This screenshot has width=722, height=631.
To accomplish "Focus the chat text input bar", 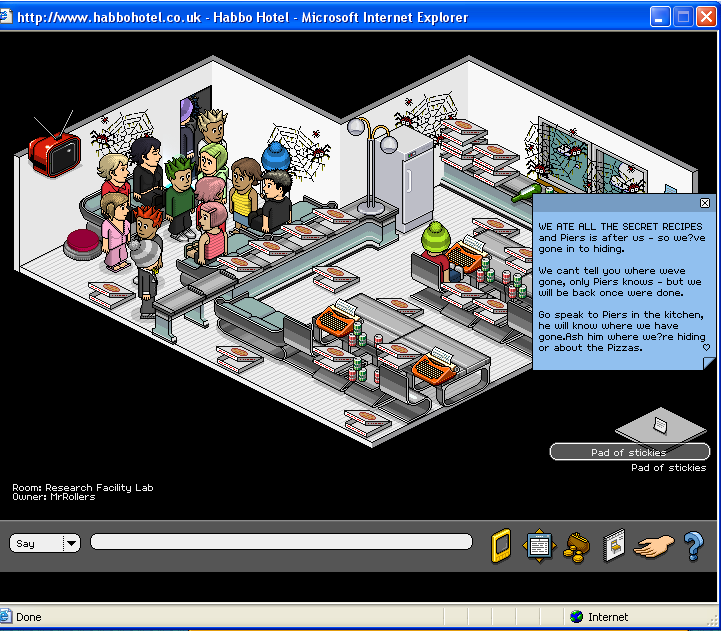I will tap(280, 542).
